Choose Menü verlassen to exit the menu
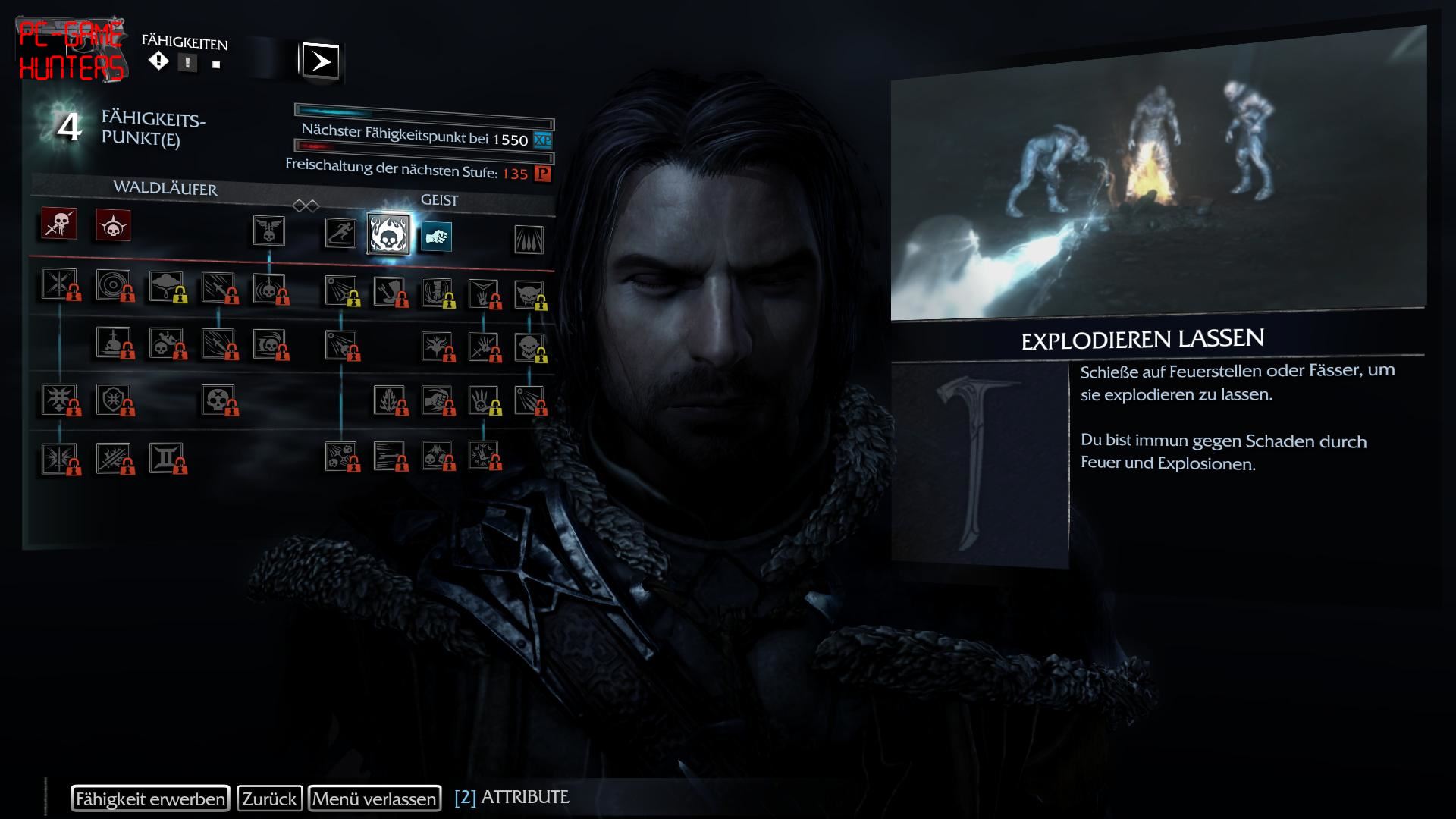Viewport: 1456px width, 819px height. tap(375, 799)
